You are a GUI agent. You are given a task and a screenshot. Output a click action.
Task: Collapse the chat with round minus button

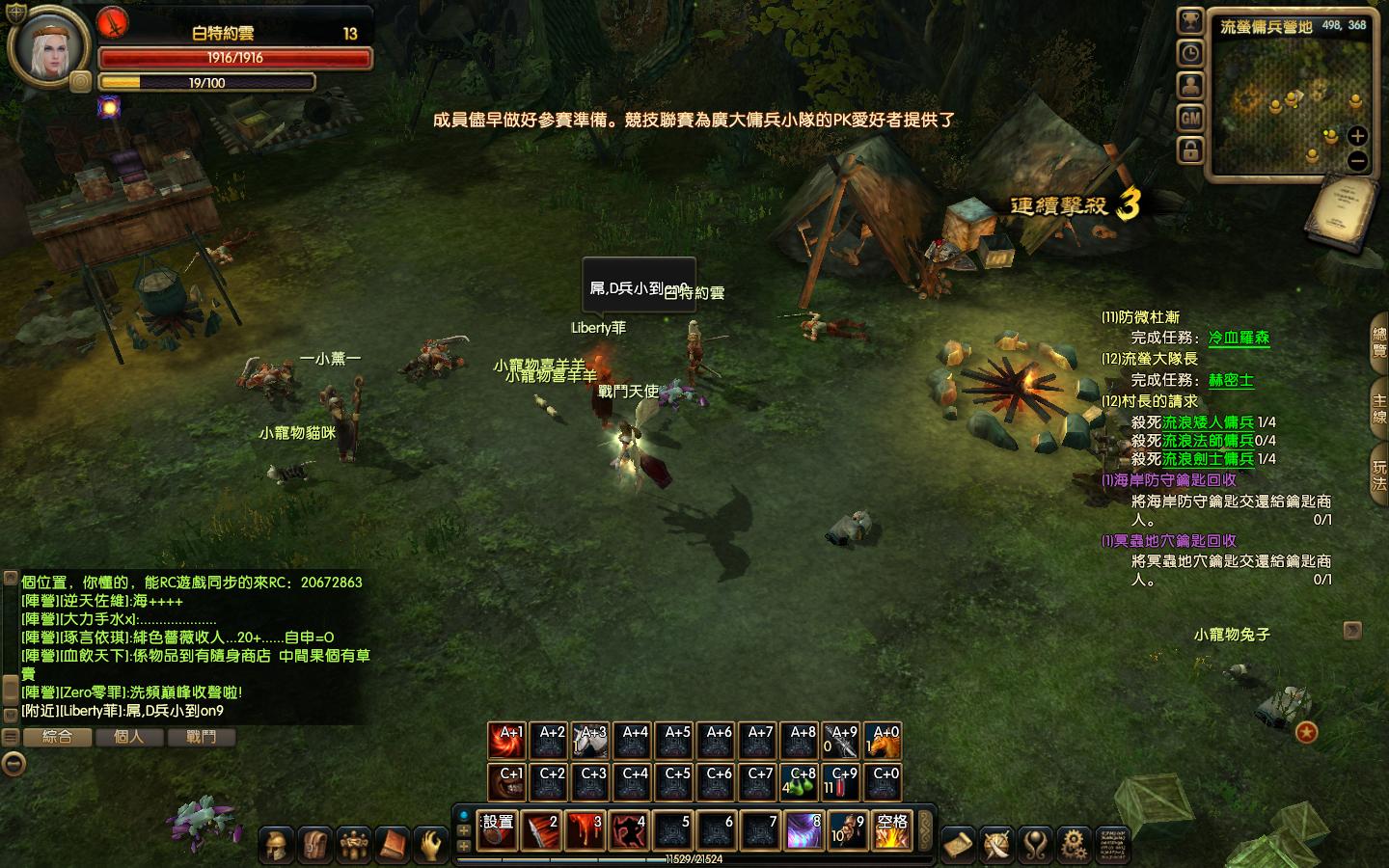tap(13, 765)
